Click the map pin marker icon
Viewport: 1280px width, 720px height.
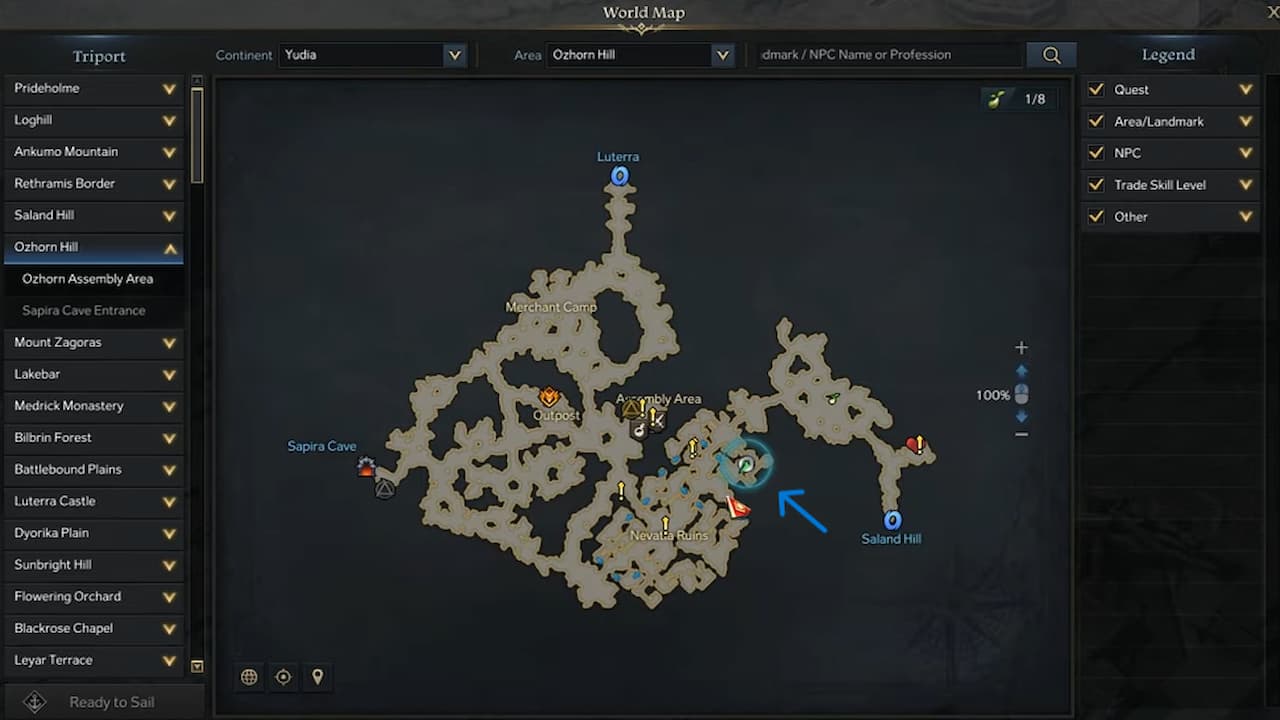317,677
